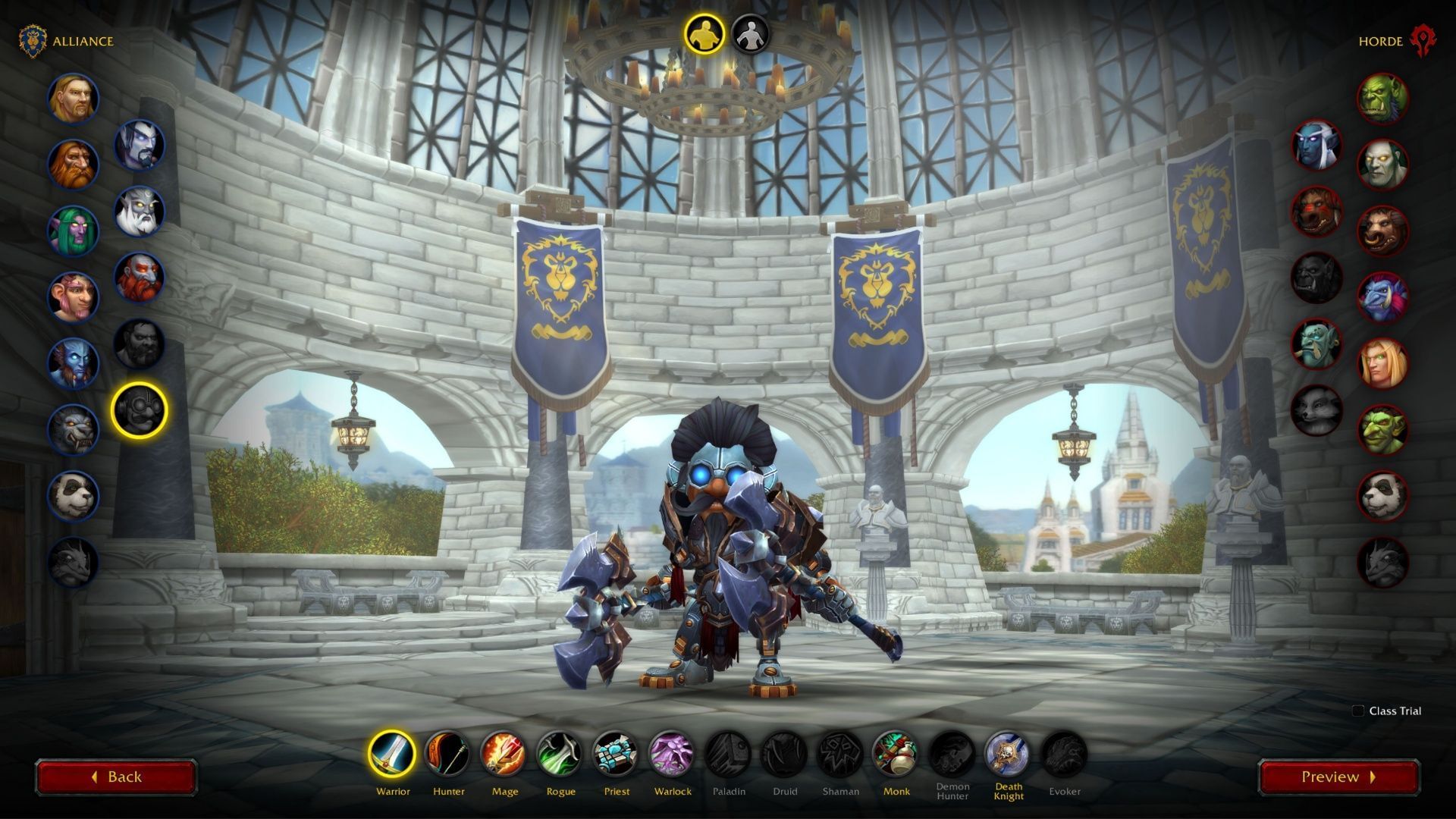Select the Monk class icon
The height and width of the screenshot is (819, 1456).
coord(896,755)
